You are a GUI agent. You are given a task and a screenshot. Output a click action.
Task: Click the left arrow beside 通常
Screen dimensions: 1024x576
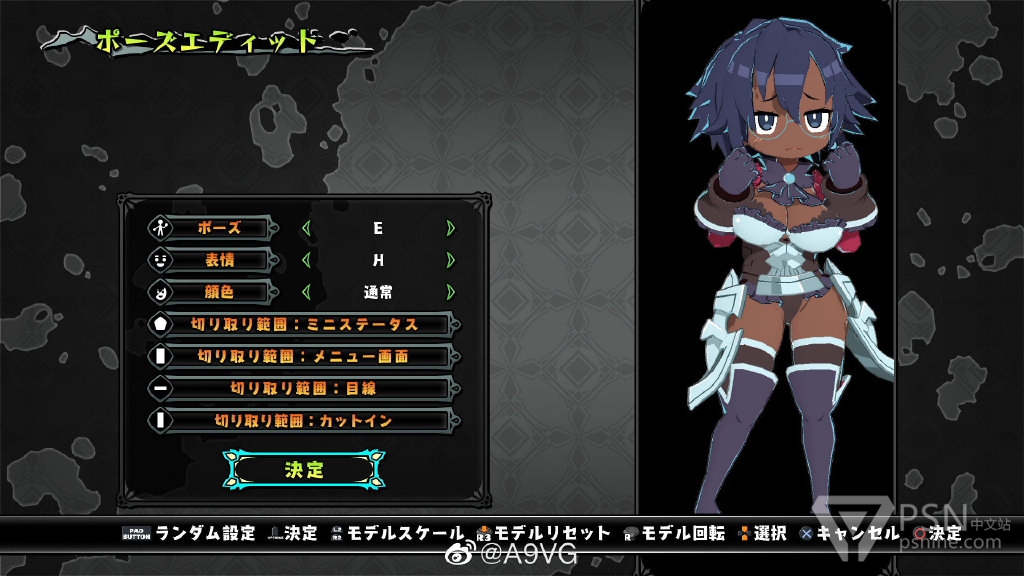tap(305, 293)
